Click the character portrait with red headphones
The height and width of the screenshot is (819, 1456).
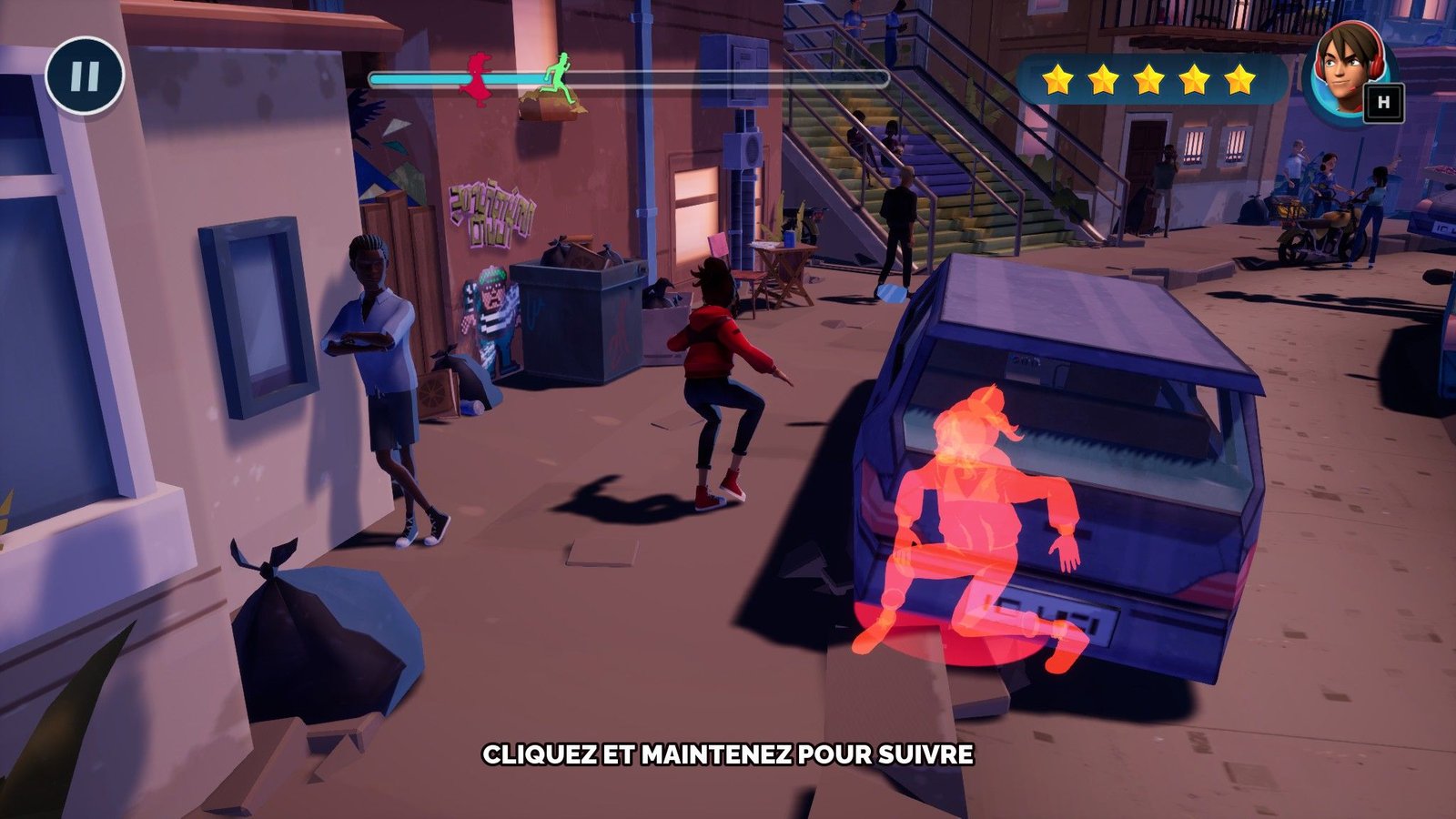tap(1342, 72)
